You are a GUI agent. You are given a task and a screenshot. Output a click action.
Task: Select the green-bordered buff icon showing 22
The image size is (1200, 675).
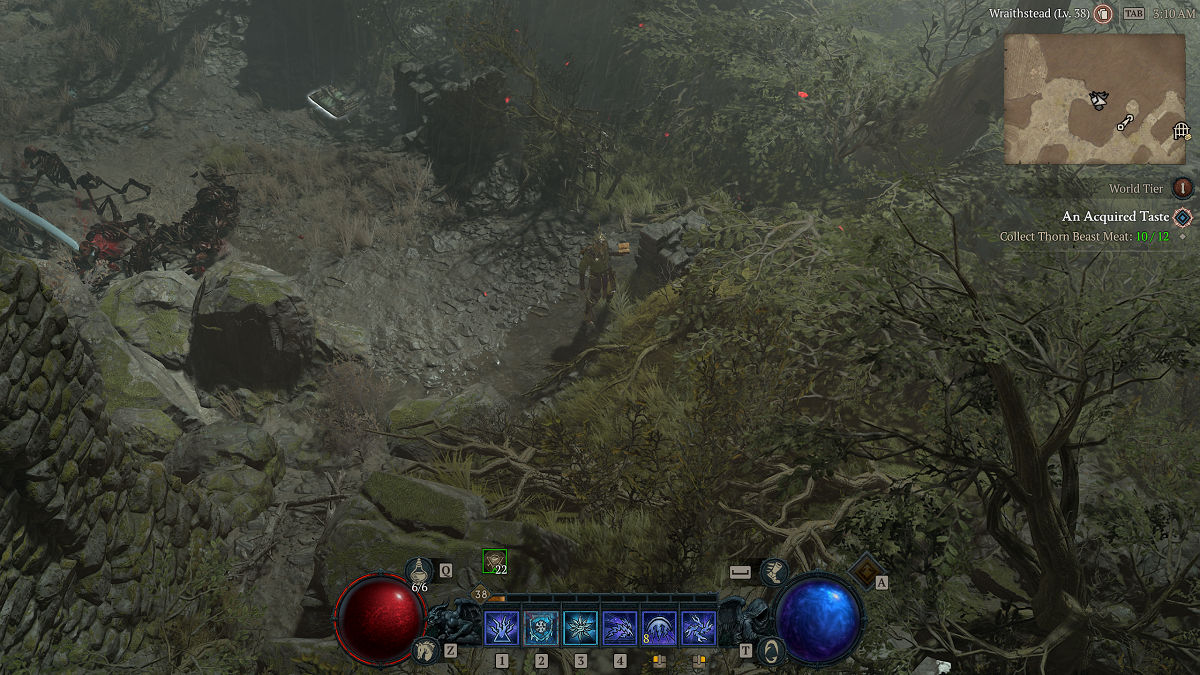[x=494, y=561]
